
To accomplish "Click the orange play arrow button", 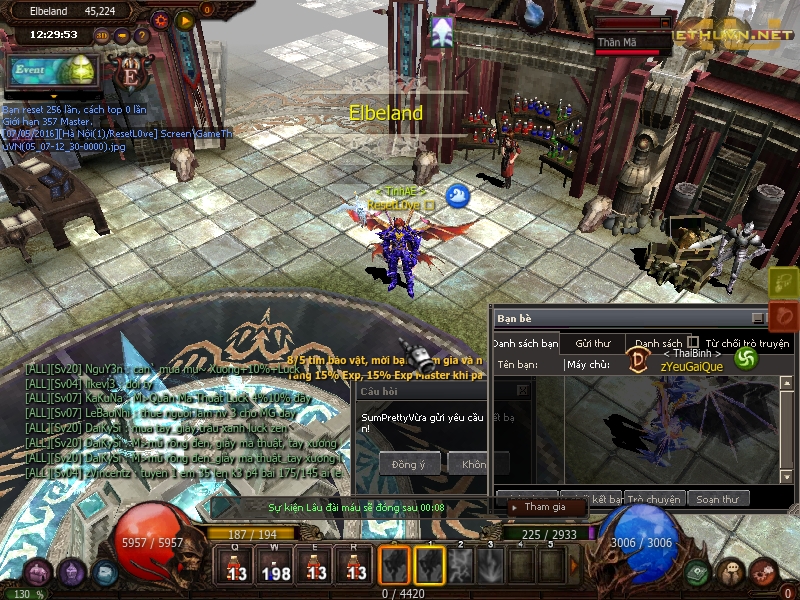I will [x=185, y=19].
